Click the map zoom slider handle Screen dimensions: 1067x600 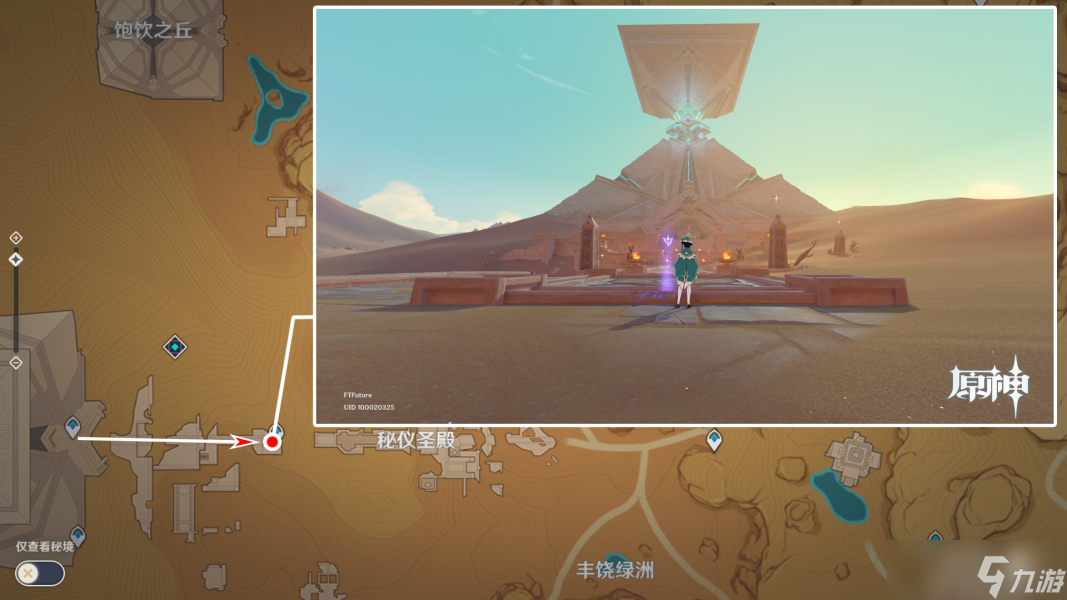point(16,260)
